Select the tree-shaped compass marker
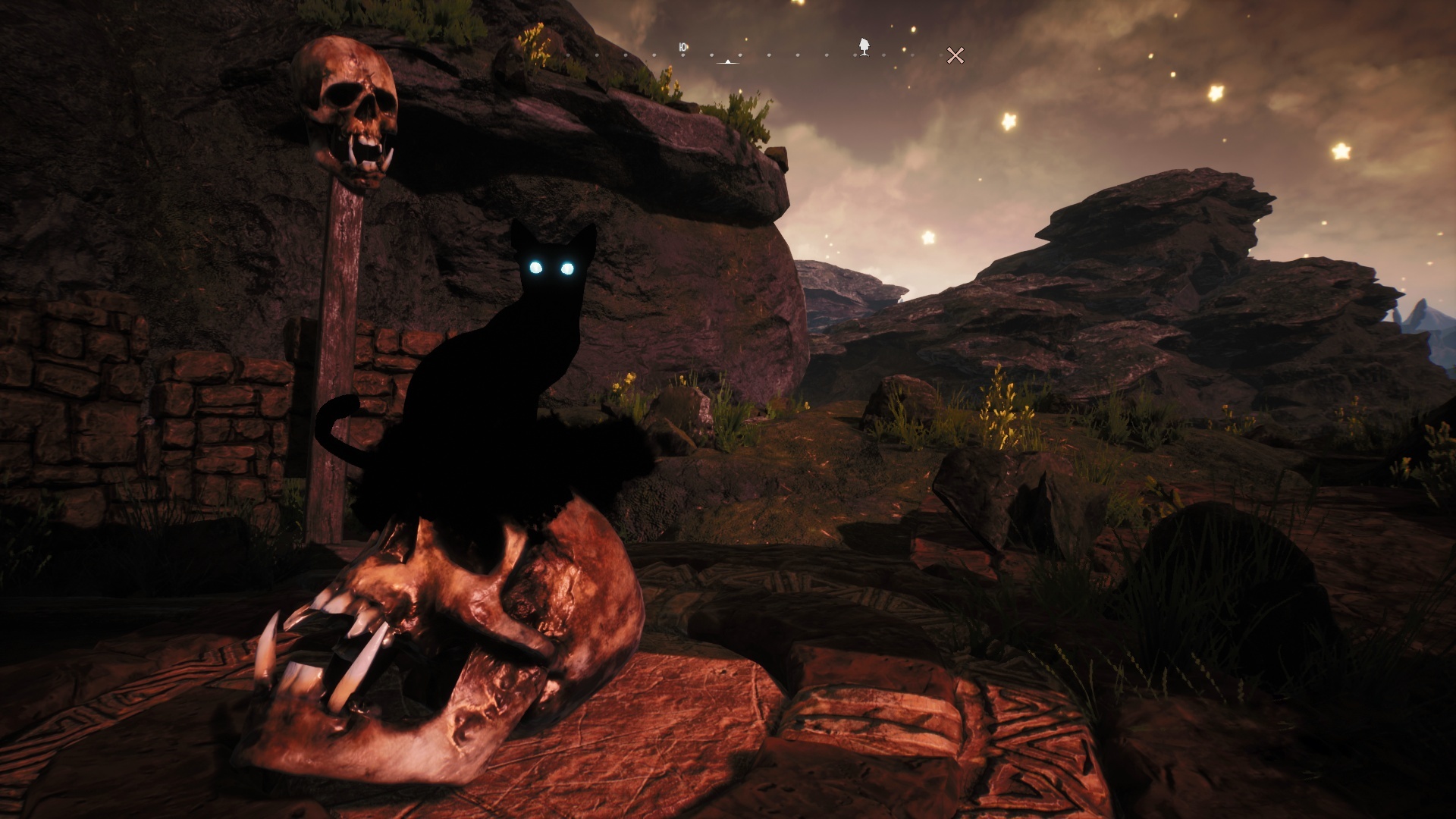 (864, 47)
